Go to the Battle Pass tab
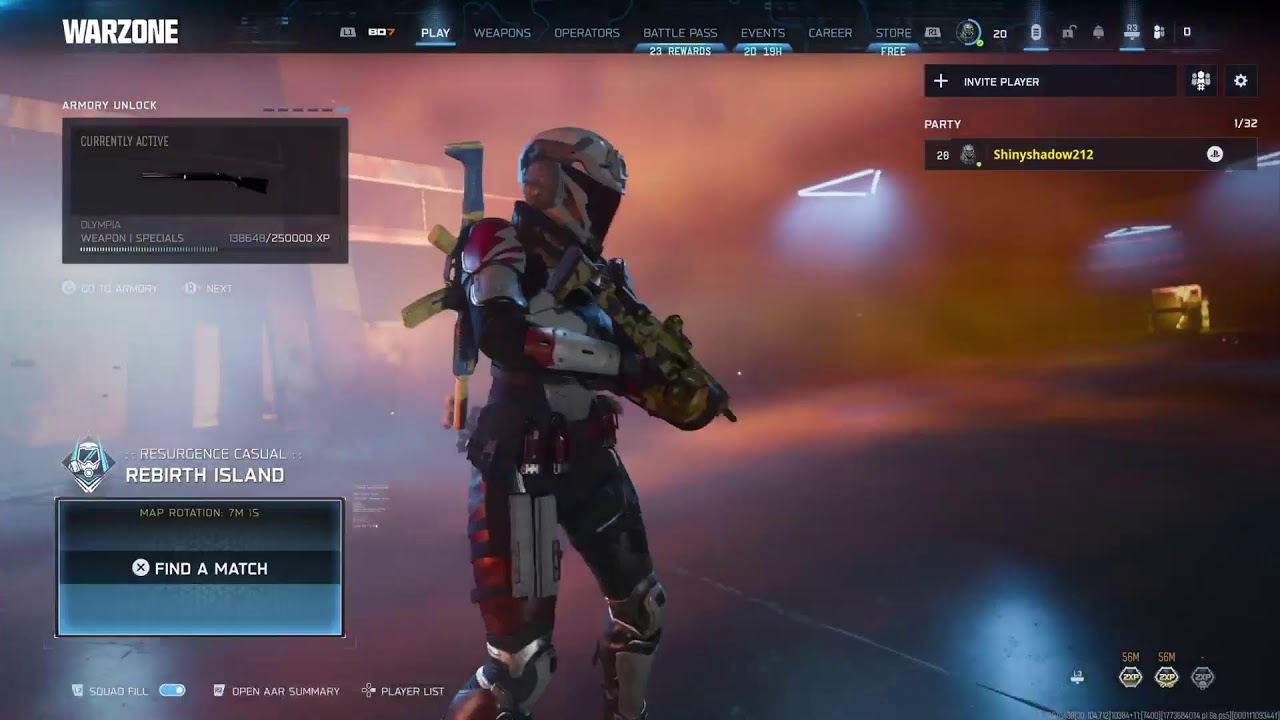This screenshot has height=720, width=1280. tap(680, 33)
